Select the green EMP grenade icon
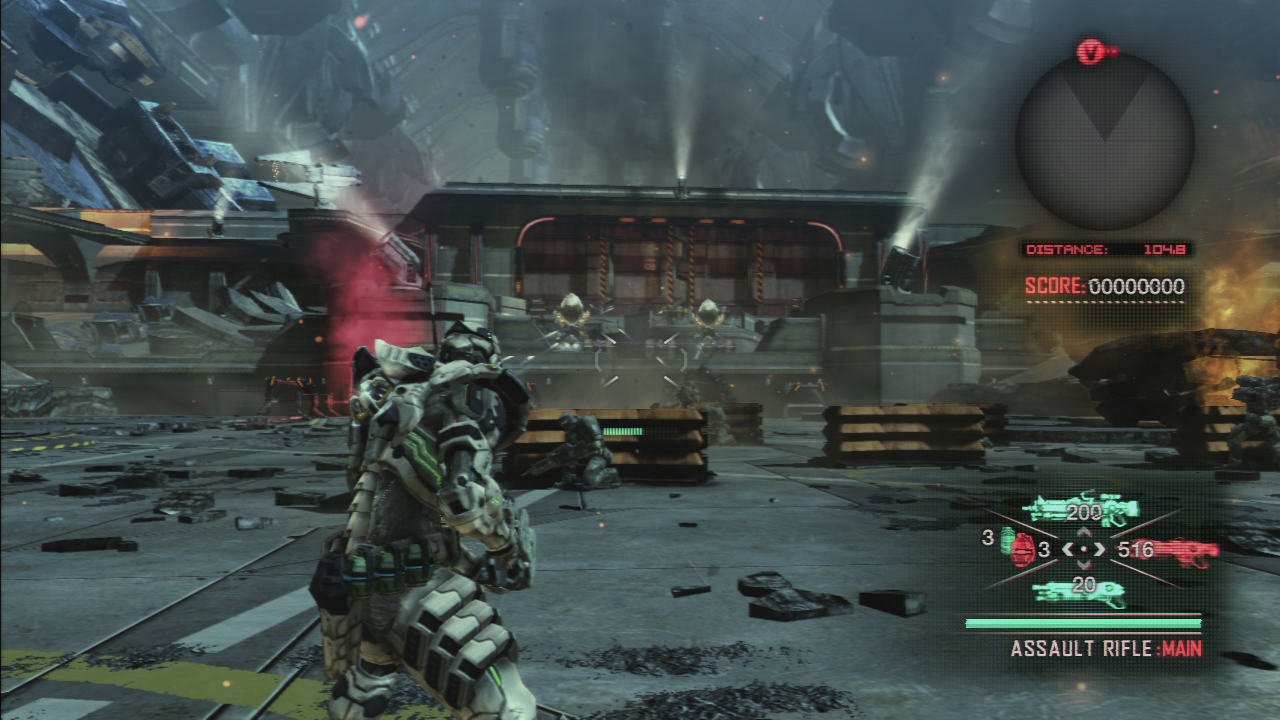 [x=1008, y=537]
